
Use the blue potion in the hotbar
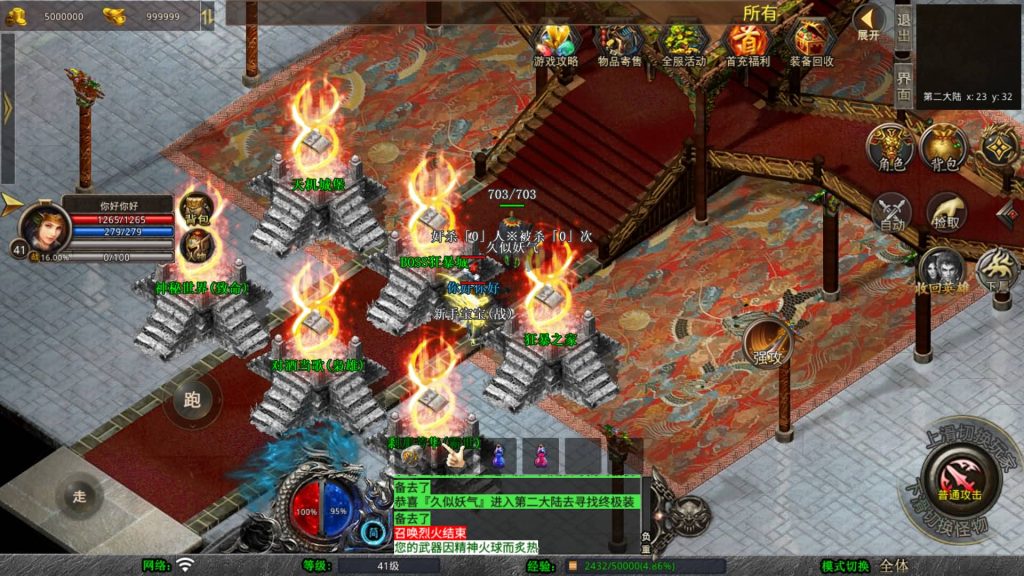(x=497, y=456)
